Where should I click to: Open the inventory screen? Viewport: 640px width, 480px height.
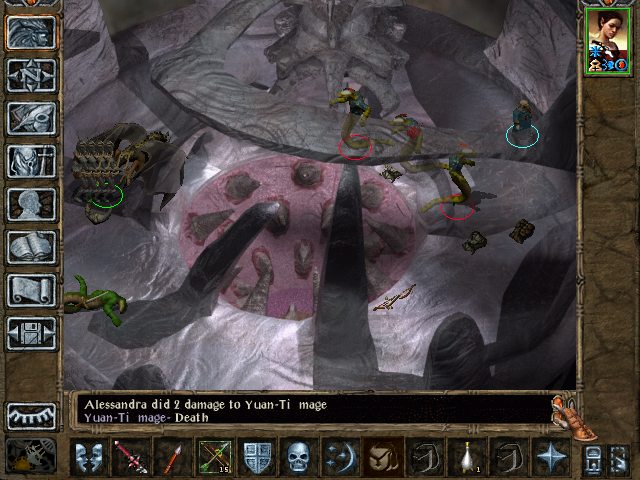click(31, 161)
